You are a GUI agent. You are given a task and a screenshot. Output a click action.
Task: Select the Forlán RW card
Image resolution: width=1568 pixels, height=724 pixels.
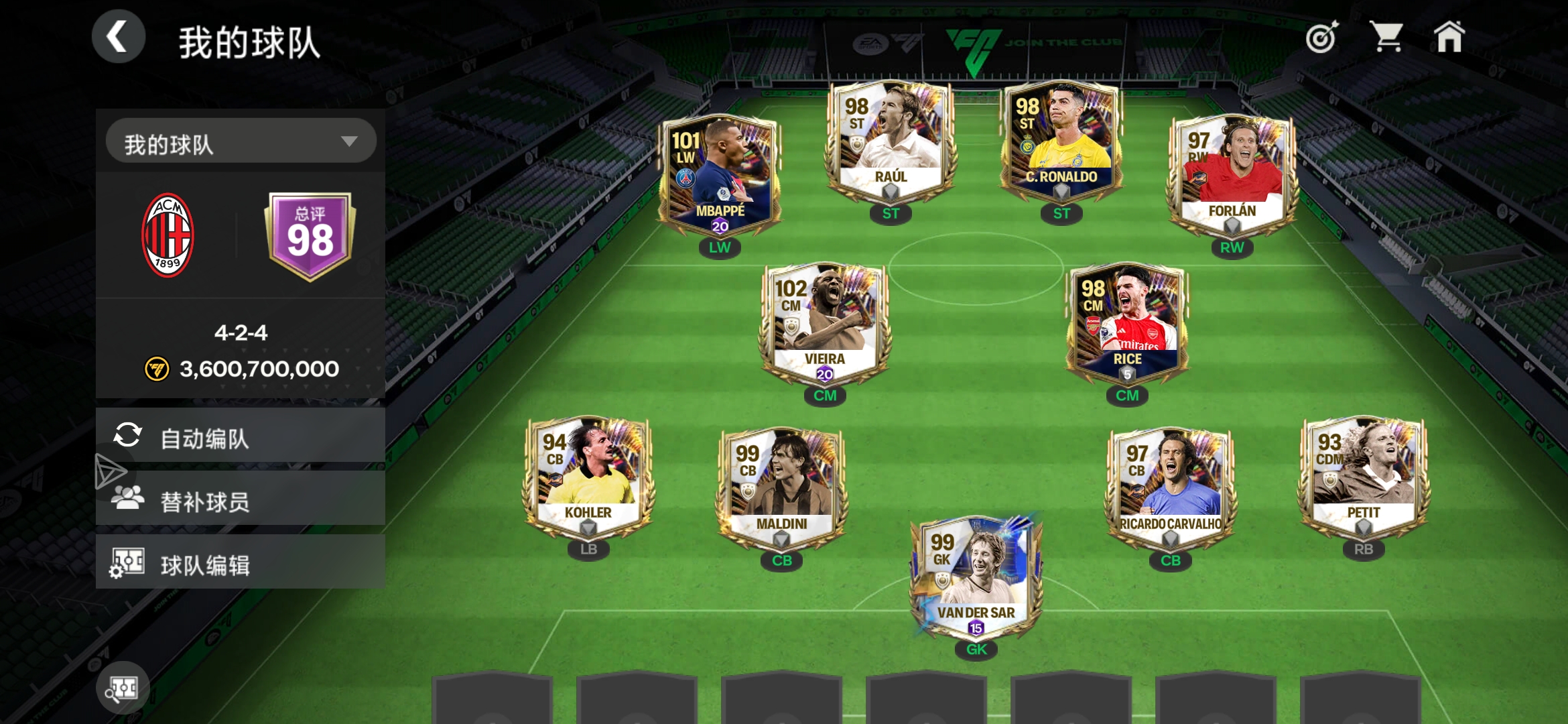tap(1232, 176)
